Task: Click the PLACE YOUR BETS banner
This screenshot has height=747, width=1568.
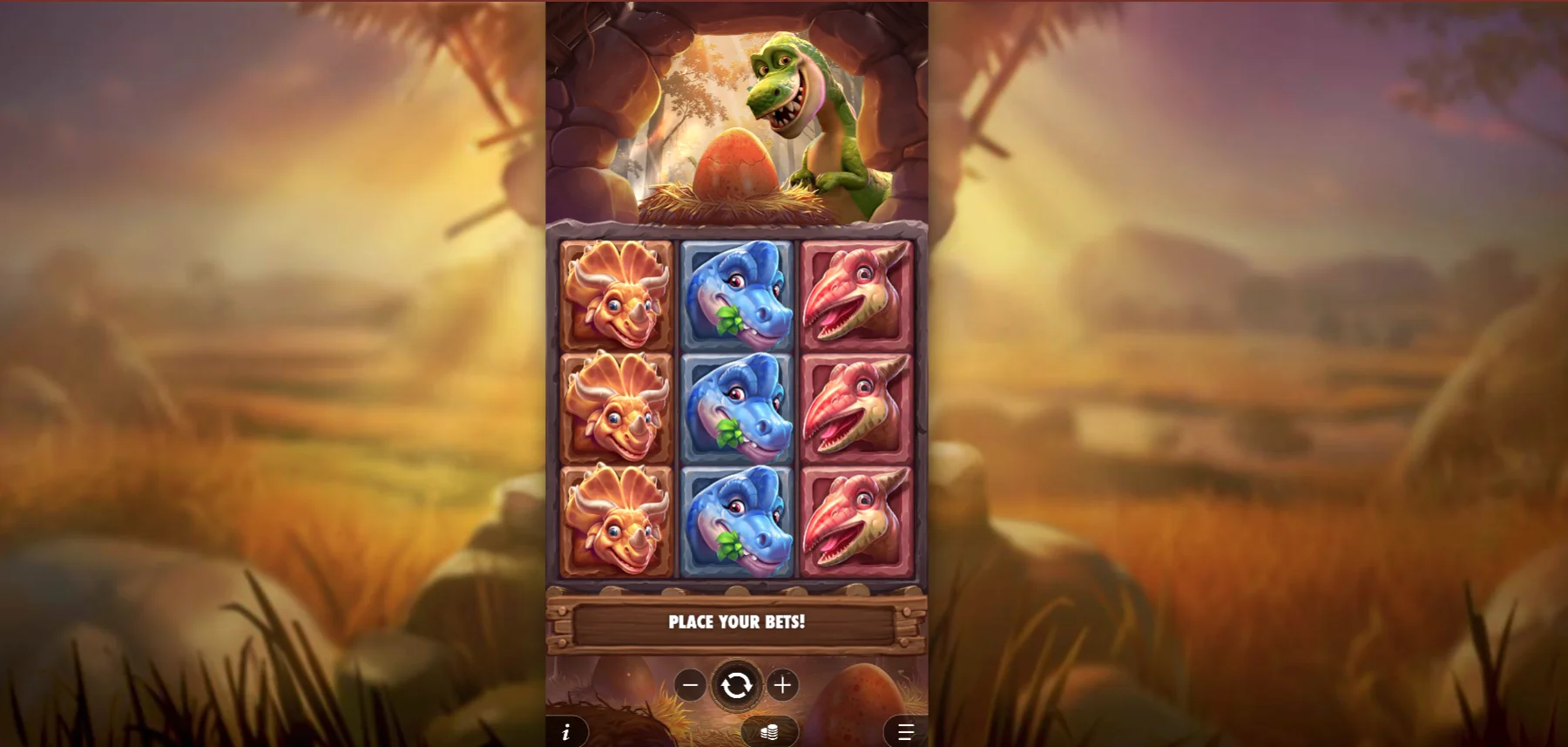Action: 736,622
